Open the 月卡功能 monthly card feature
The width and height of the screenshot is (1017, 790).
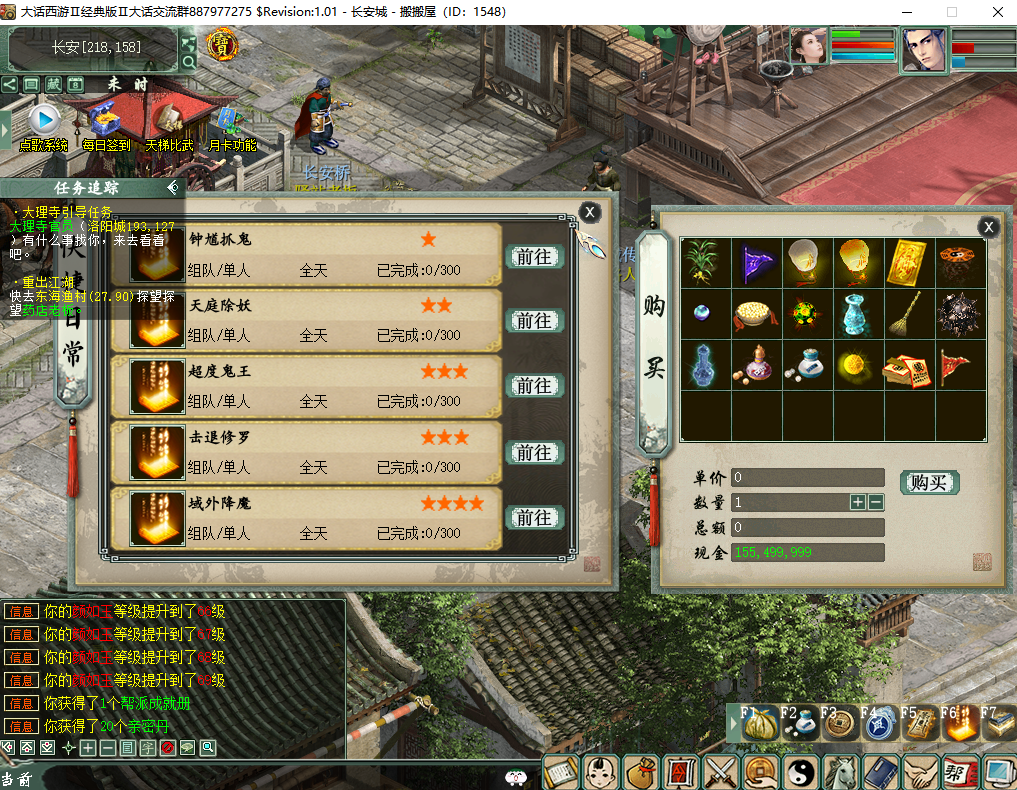pyautogui.click(x=231, y=124)
